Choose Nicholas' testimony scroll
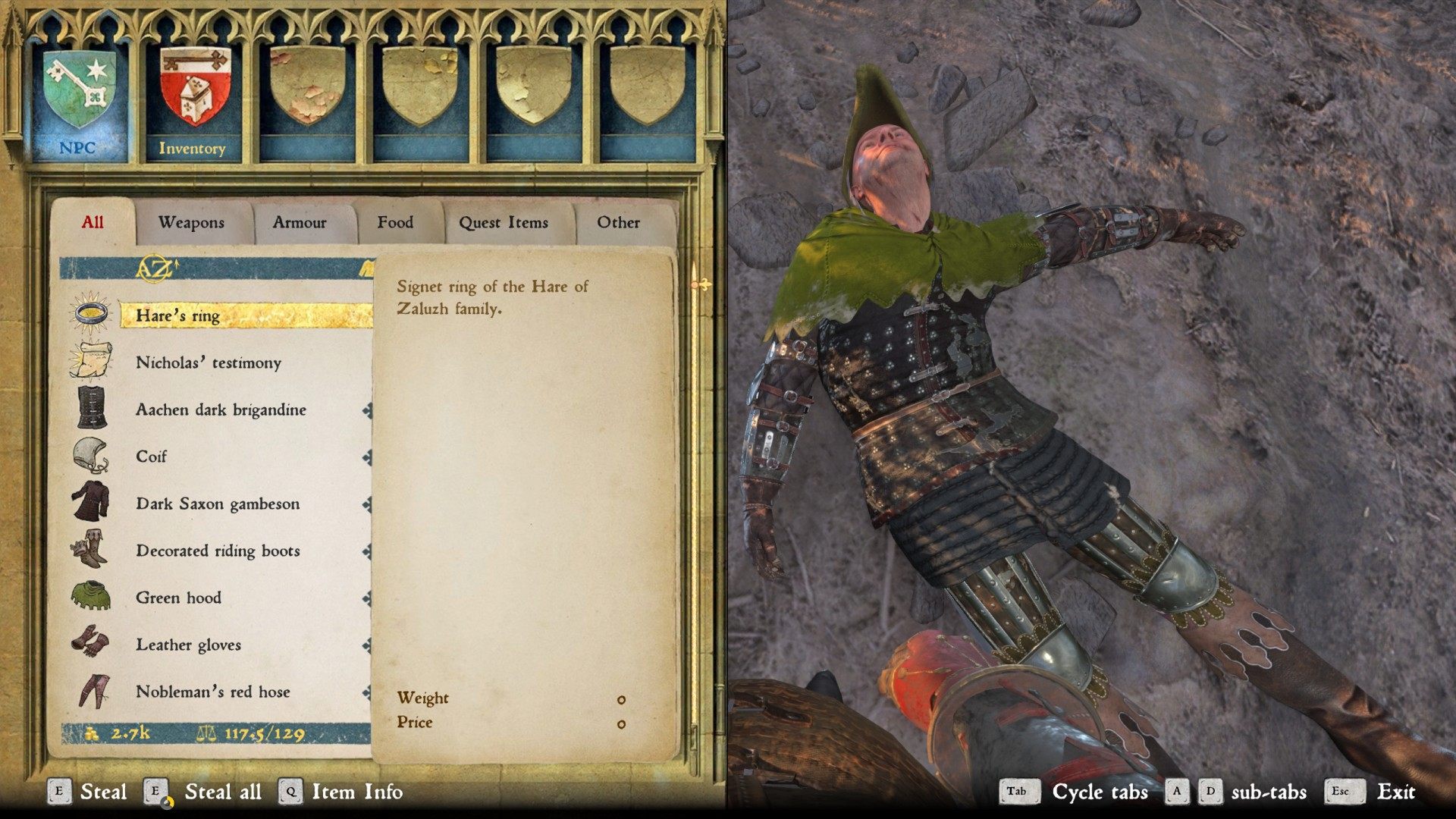Screen dimensions: 1456x819 [x=220, y=362]
